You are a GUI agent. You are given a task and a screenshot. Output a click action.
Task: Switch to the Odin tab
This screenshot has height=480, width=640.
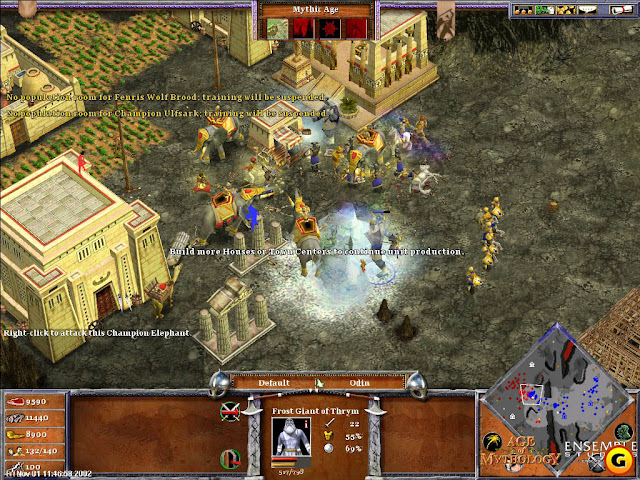(x=360, y=382)
